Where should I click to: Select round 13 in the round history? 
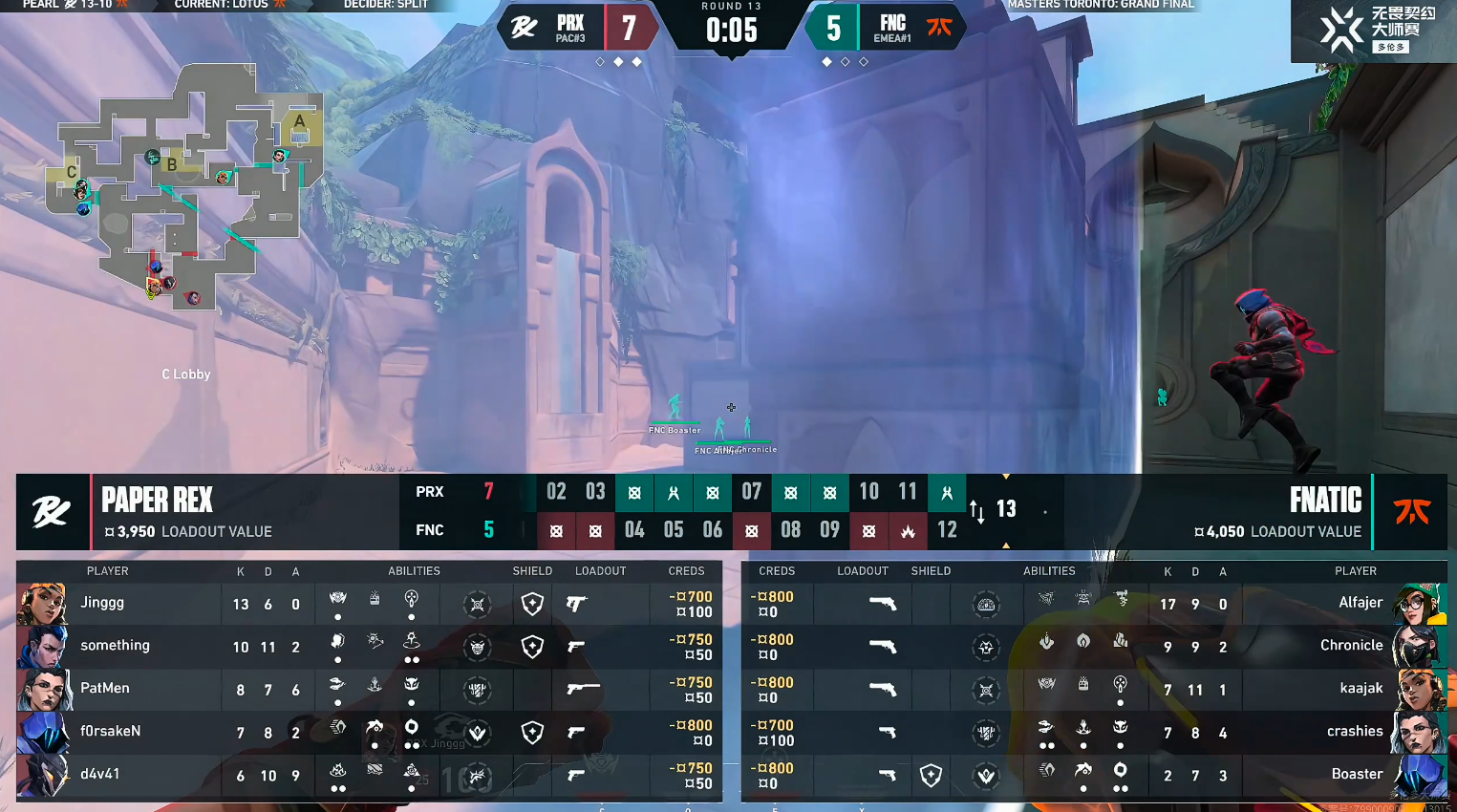(1006, 509)
